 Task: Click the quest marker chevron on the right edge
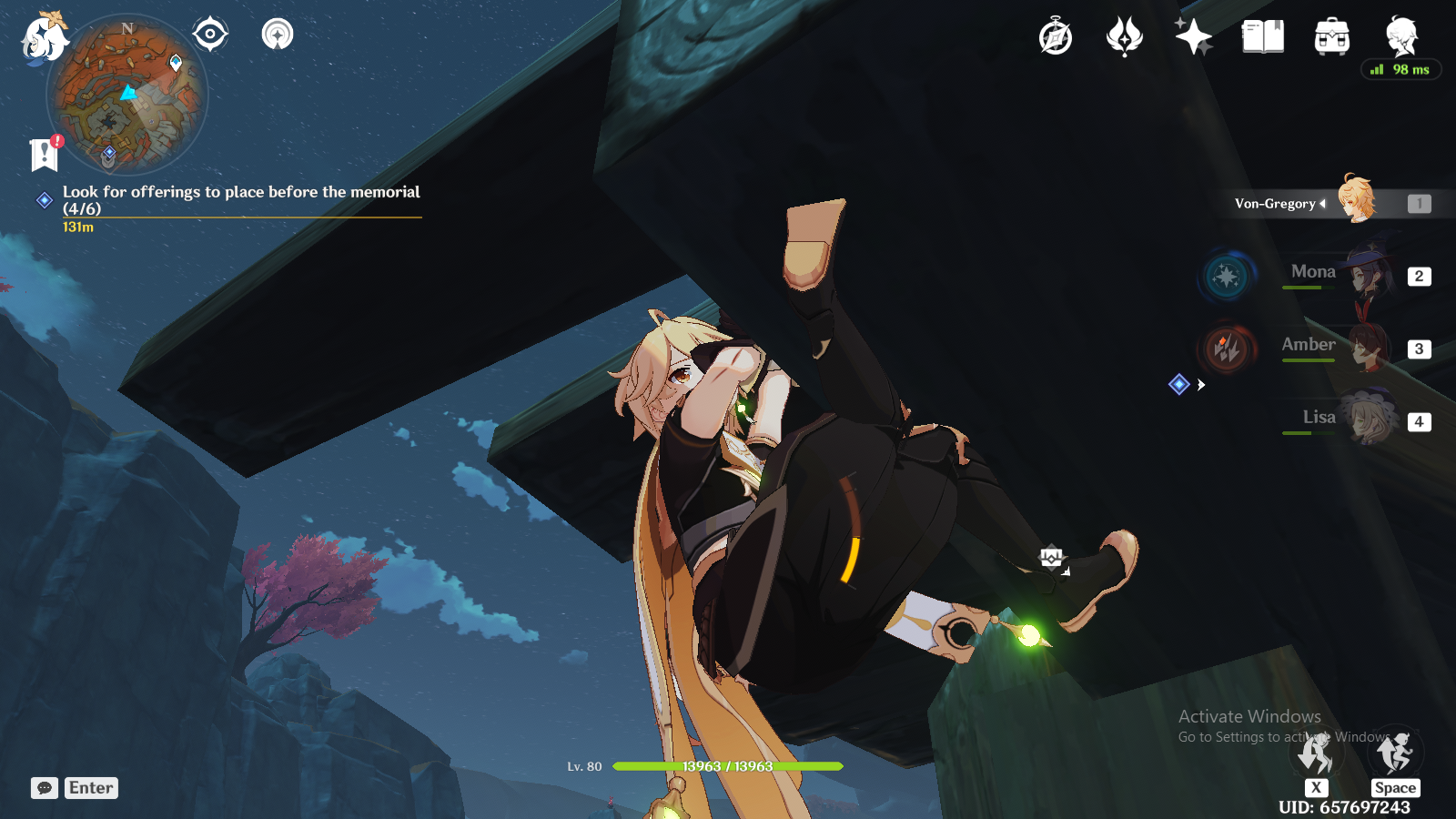[x=1202, y=385]
